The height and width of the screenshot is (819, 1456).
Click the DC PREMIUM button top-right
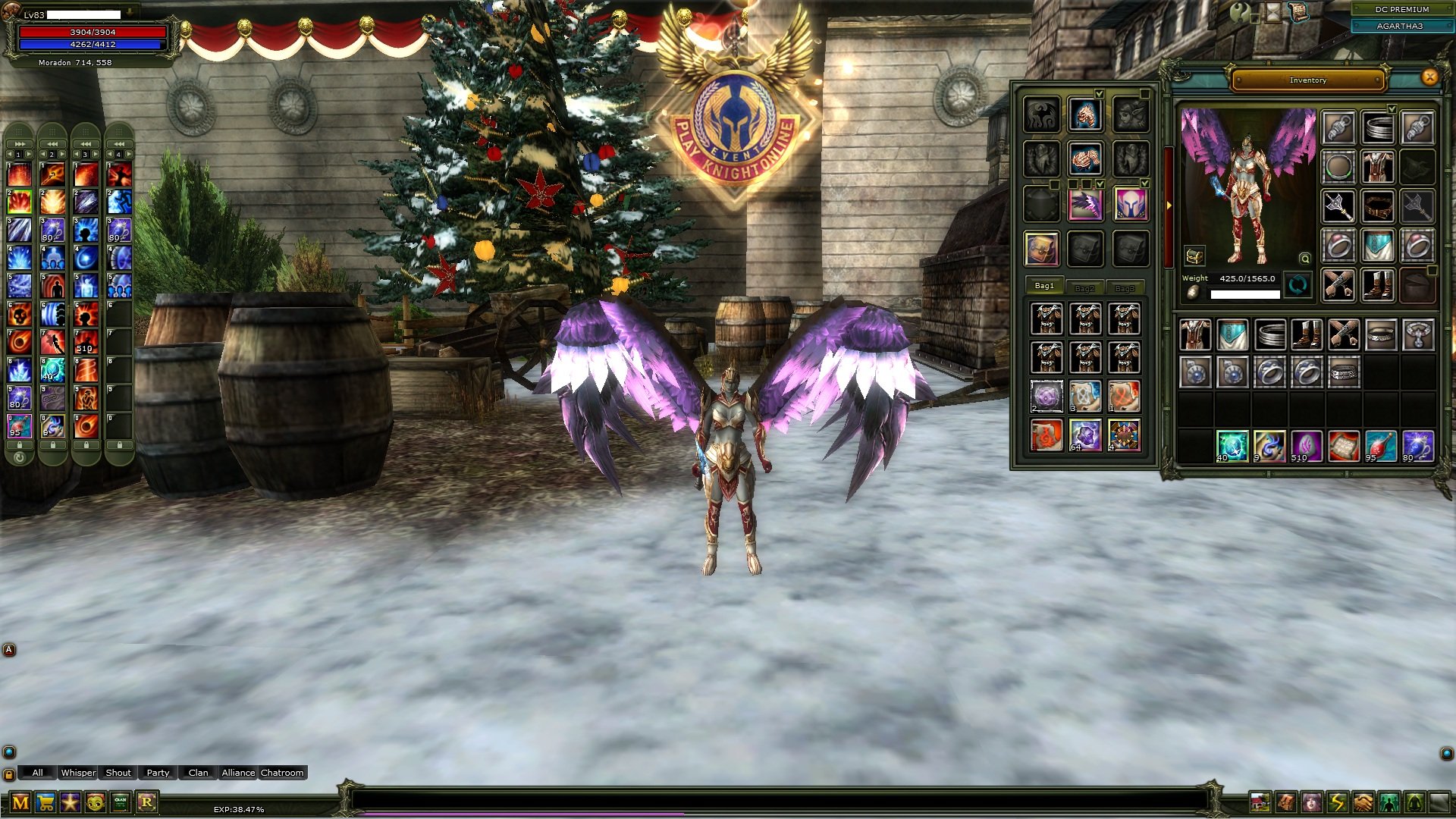click(x=1401, y=9)
